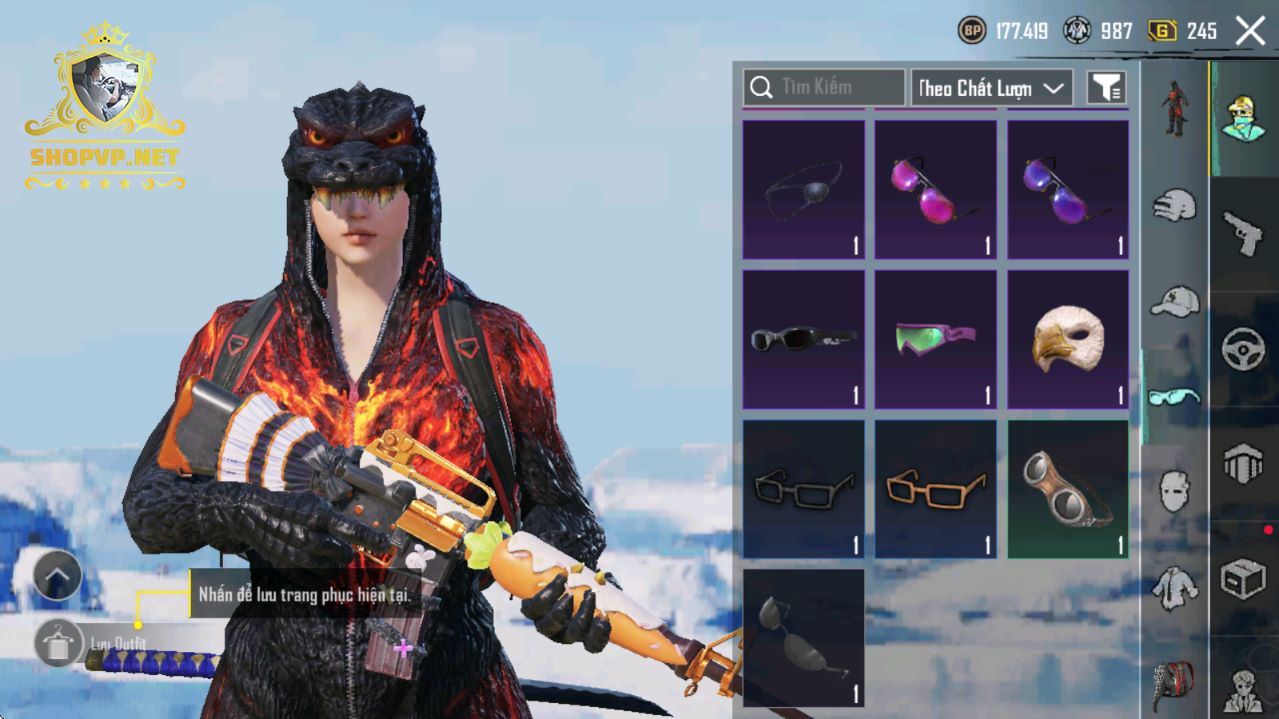Pick the dark aviator sunglasses slot
This screenshot has height=719, width=1279.
(x=804, y=638)
